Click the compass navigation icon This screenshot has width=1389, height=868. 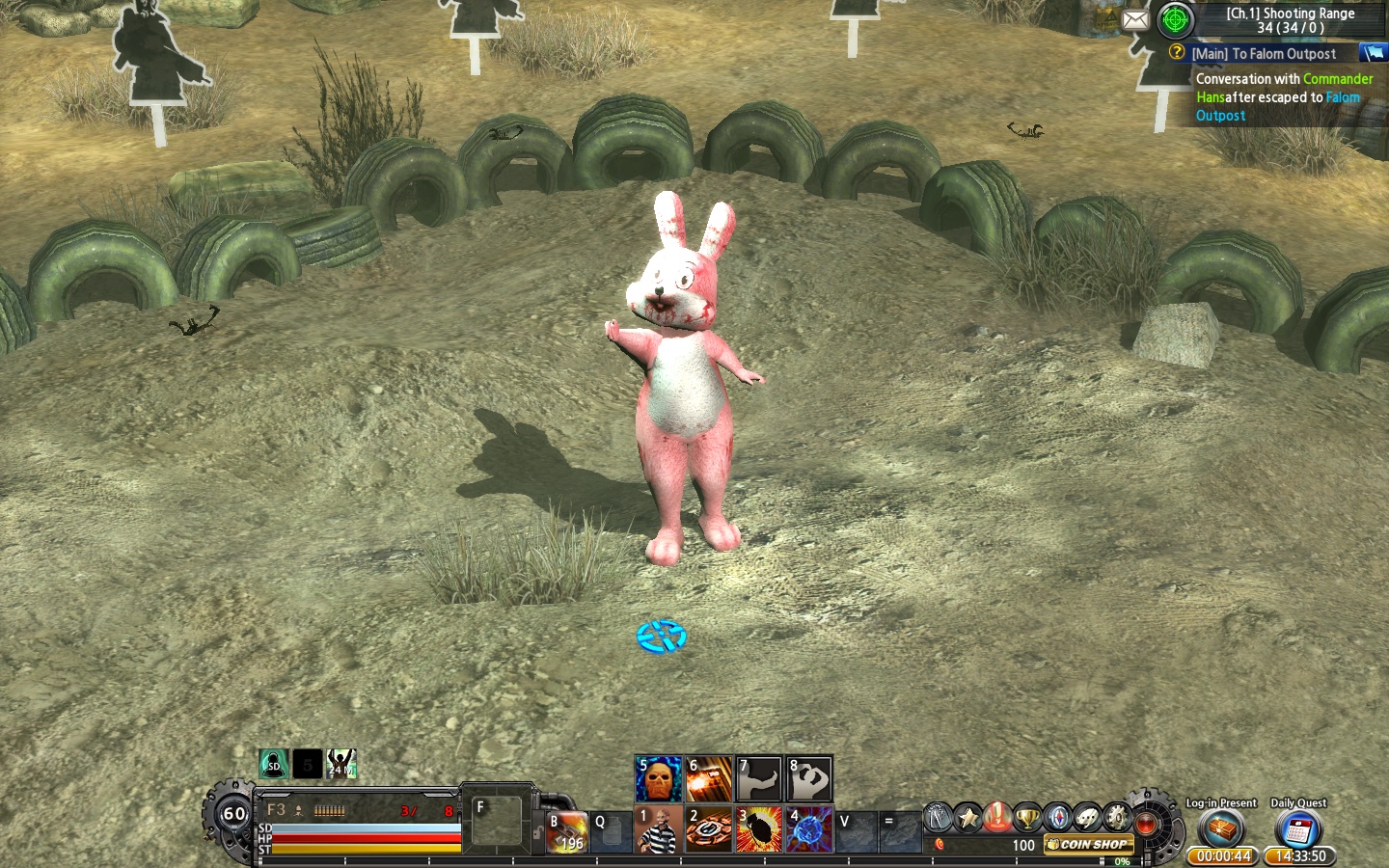[1059, 818]
